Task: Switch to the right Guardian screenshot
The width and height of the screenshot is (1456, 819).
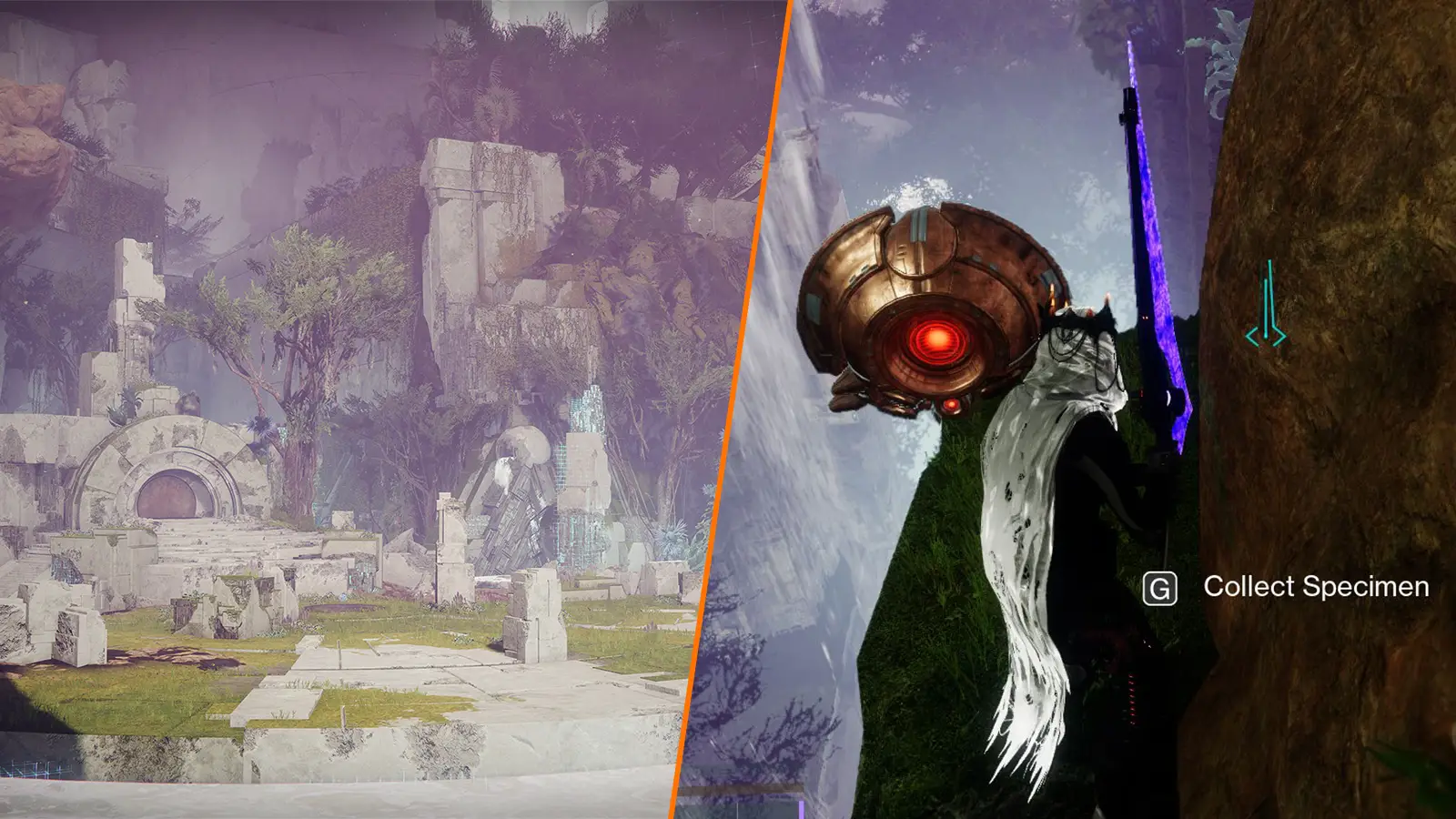Action: 1092,409
